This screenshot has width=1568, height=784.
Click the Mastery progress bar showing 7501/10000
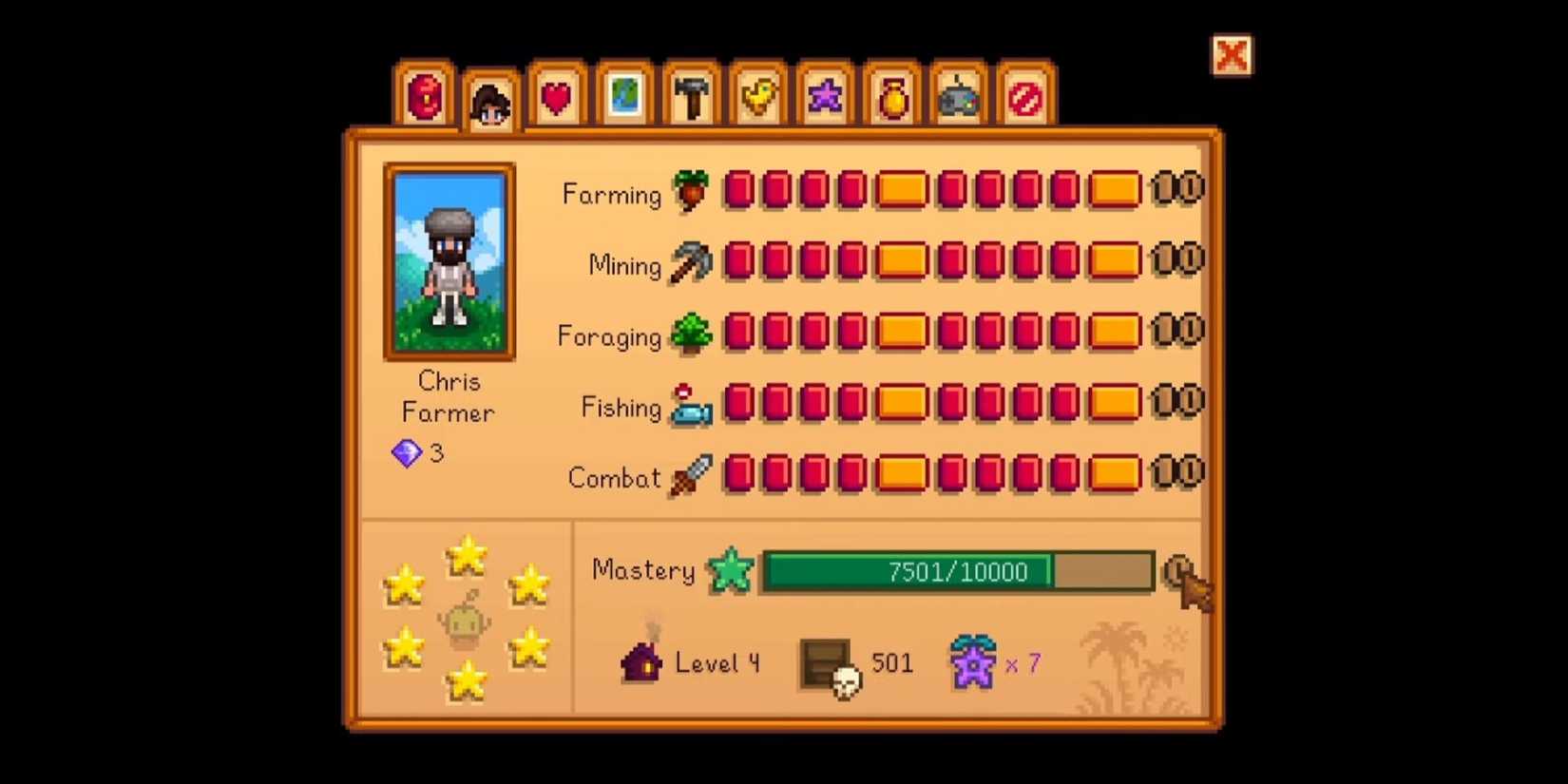pos(955,571)
